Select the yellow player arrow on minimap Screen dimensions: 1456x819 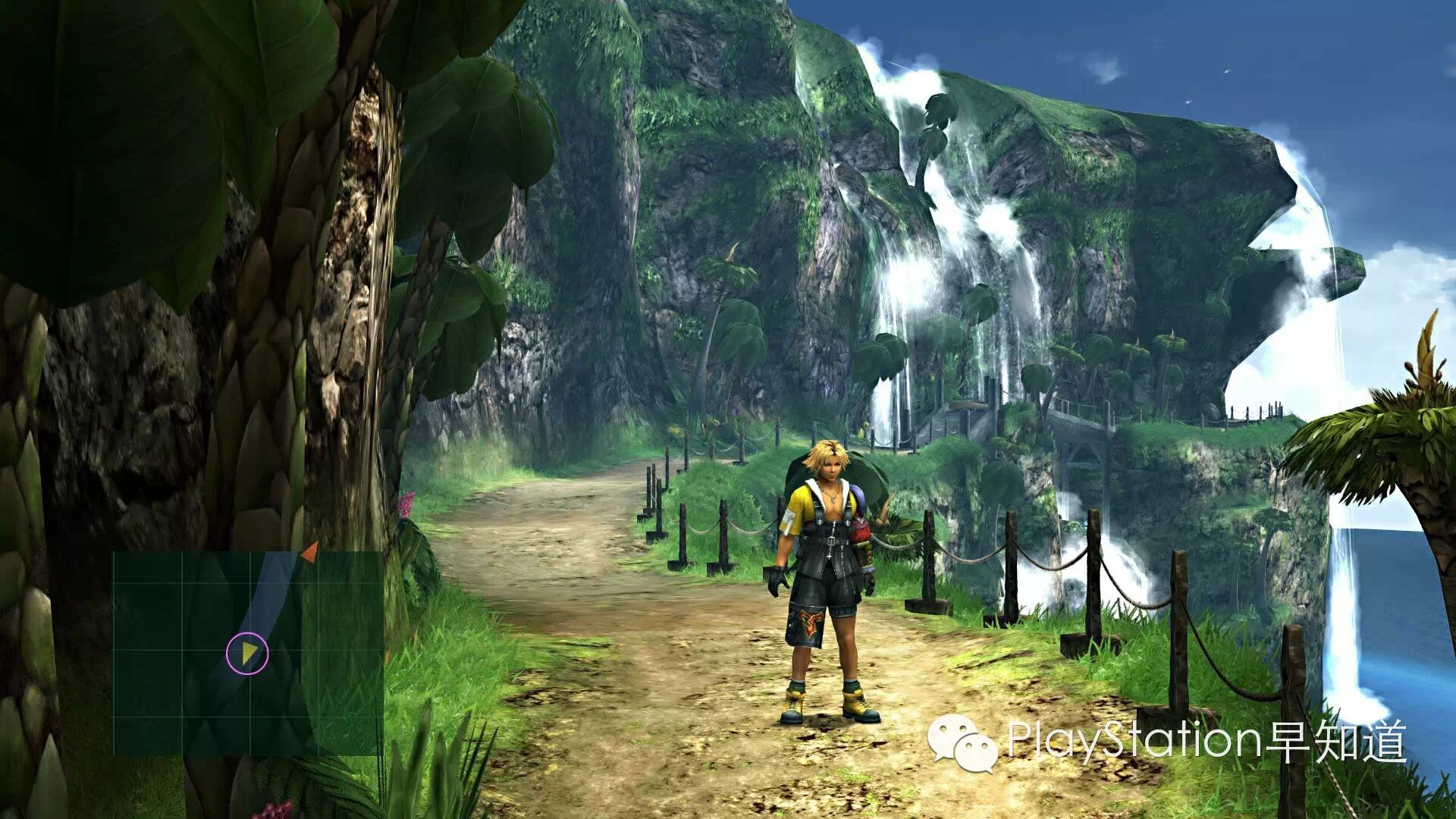tap(248, 651)
